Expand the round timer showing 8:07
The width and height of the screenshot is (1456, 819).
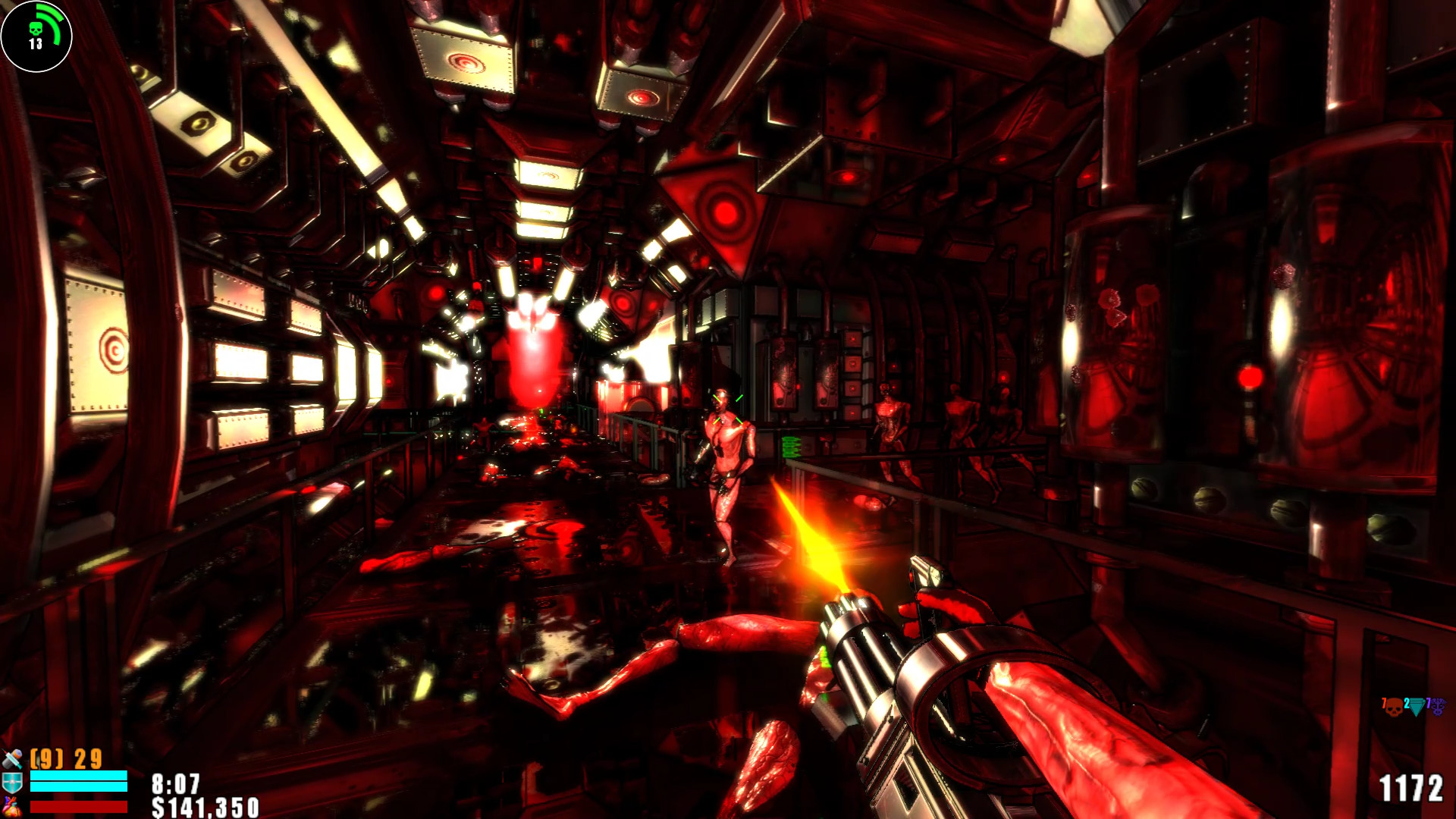pos(175,783)
